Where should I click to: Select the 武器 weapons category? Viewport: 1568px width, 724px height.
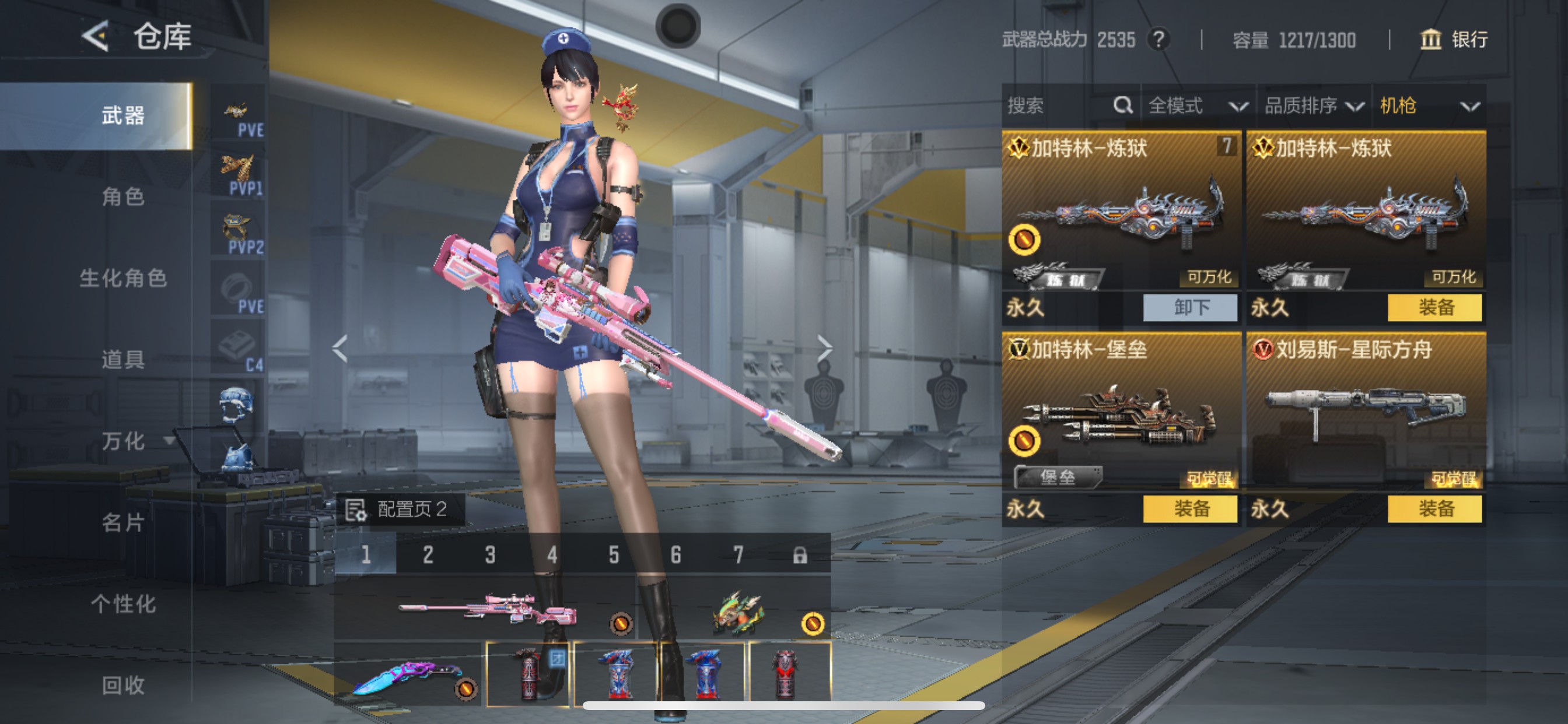(123, 115)
